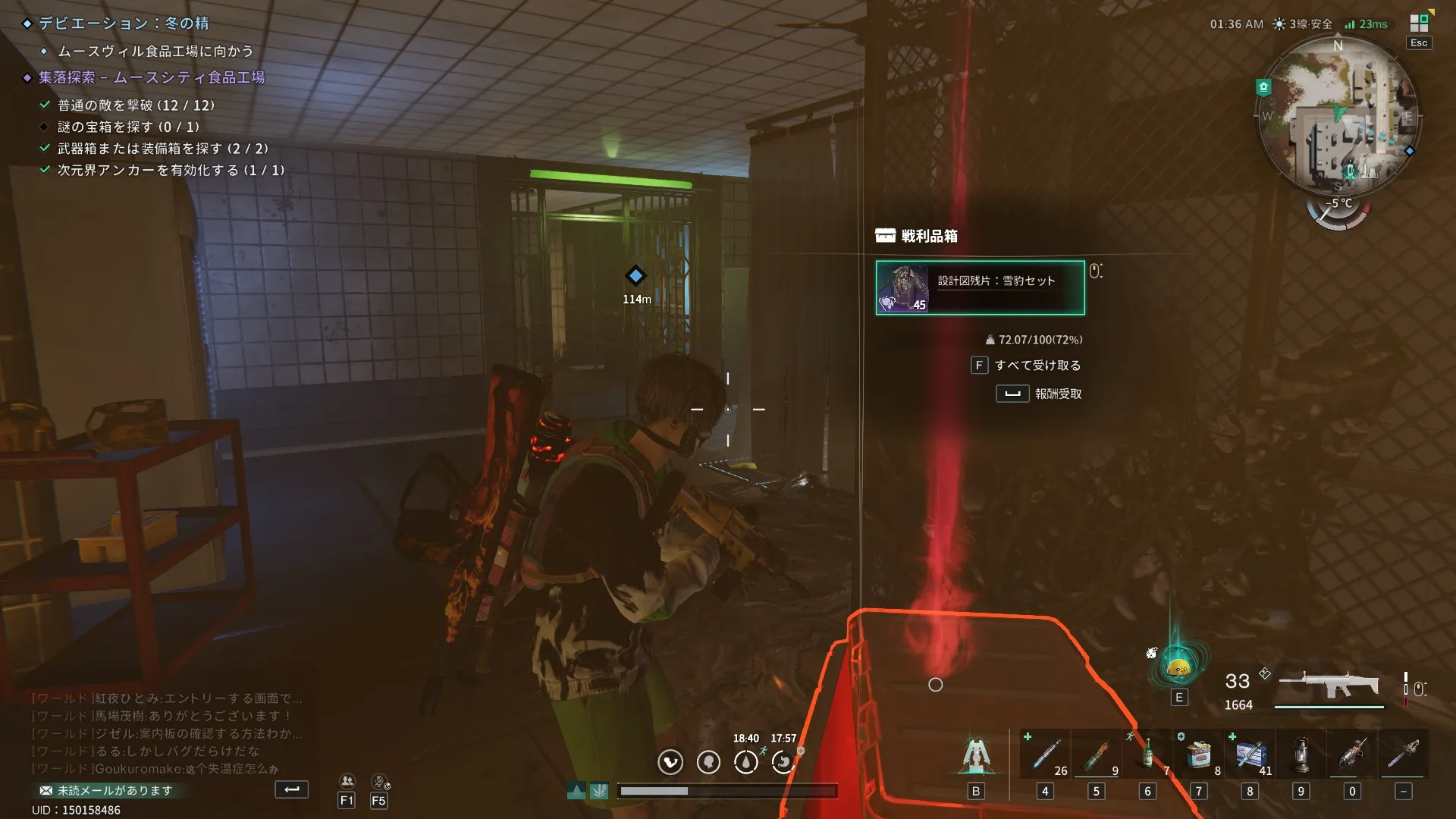Open the build mode structure icon
Image resolution: width=1456 pixels, height=819 pixels.
click(x=976, y=755)
